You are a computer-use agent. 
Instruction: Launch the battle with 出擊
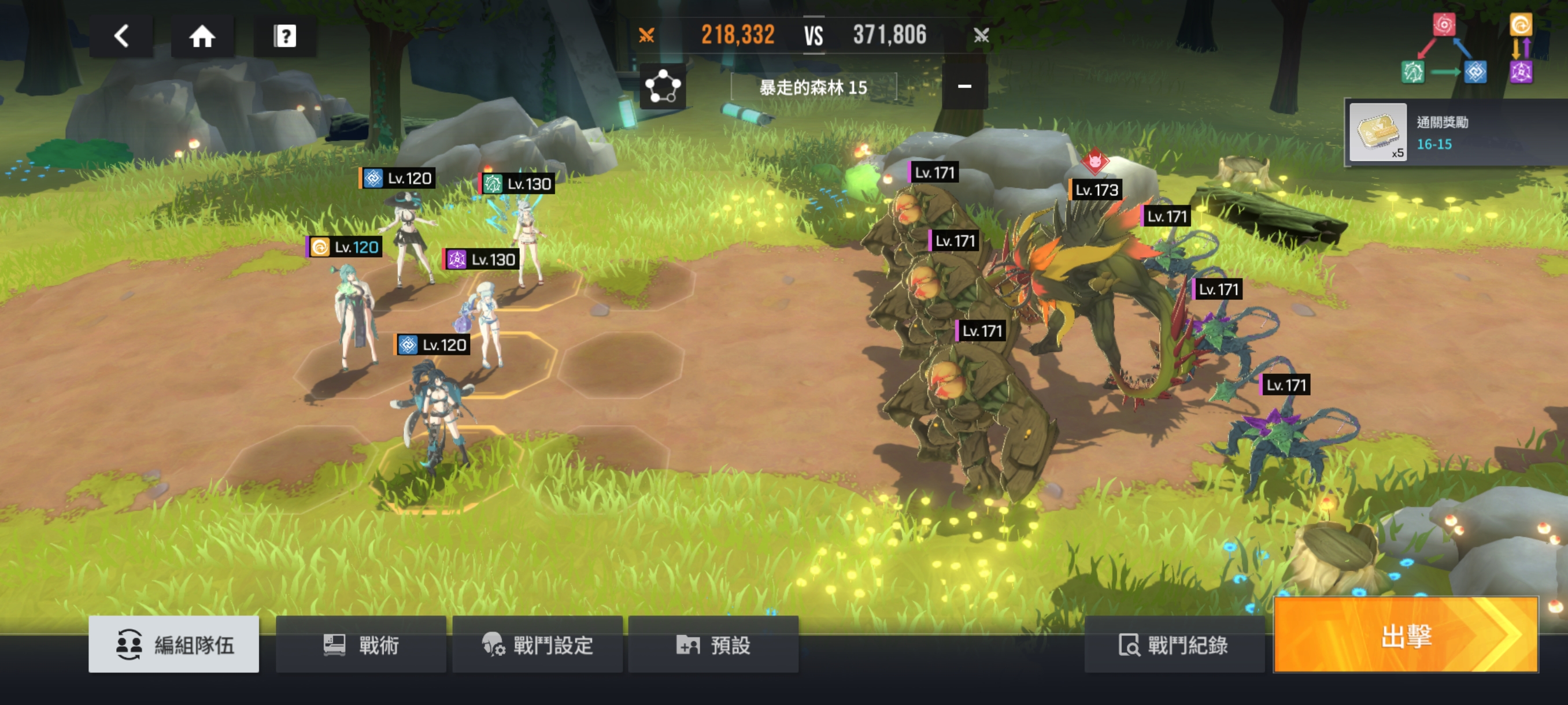(x=1406, y=636)
